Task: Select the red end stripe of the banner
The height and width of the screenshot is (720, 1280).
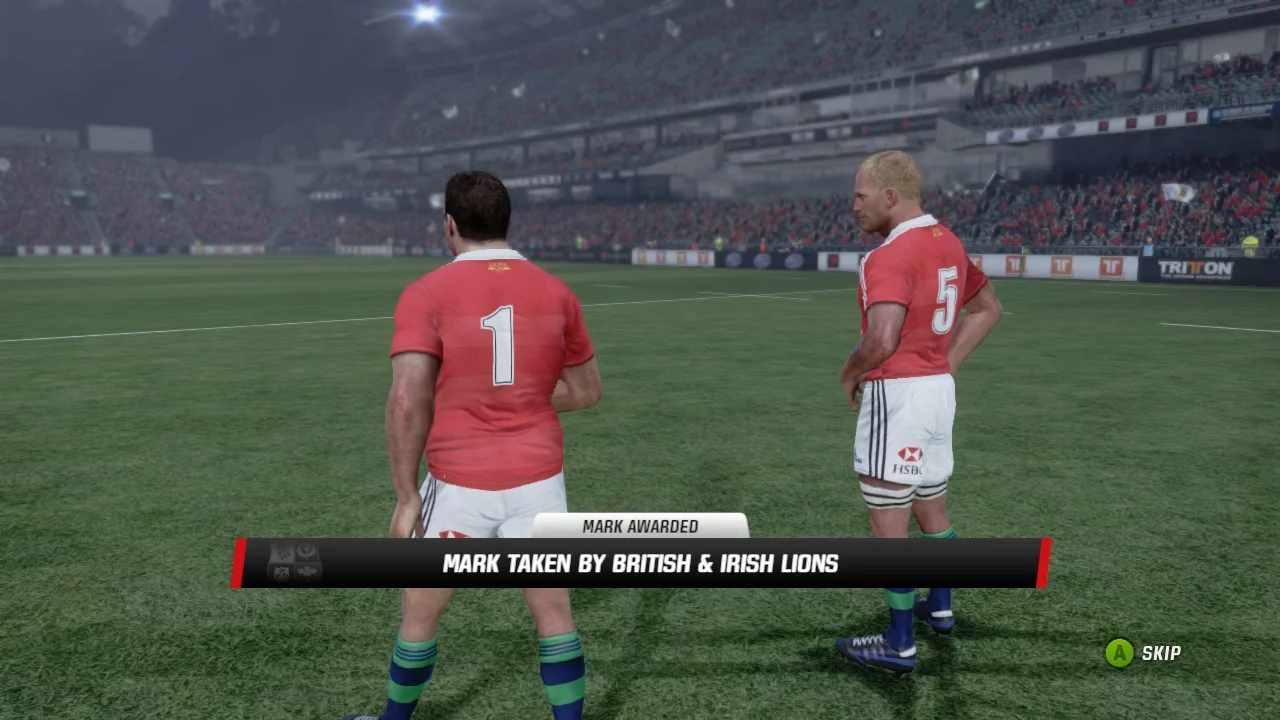Action: point(1044,560)
